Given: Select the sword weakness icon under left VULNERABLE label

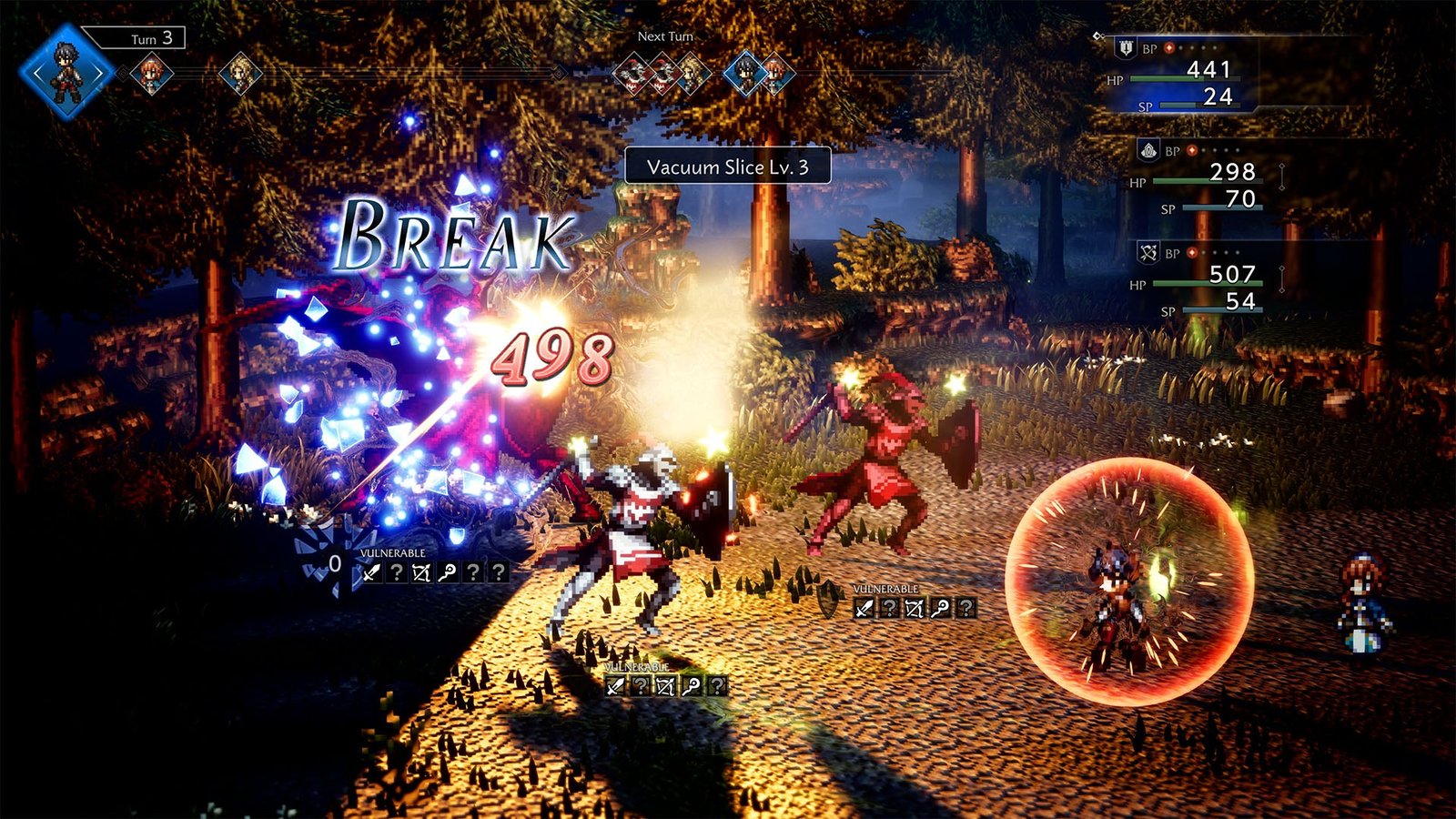Looking at the screenshot, I should 371,571.
